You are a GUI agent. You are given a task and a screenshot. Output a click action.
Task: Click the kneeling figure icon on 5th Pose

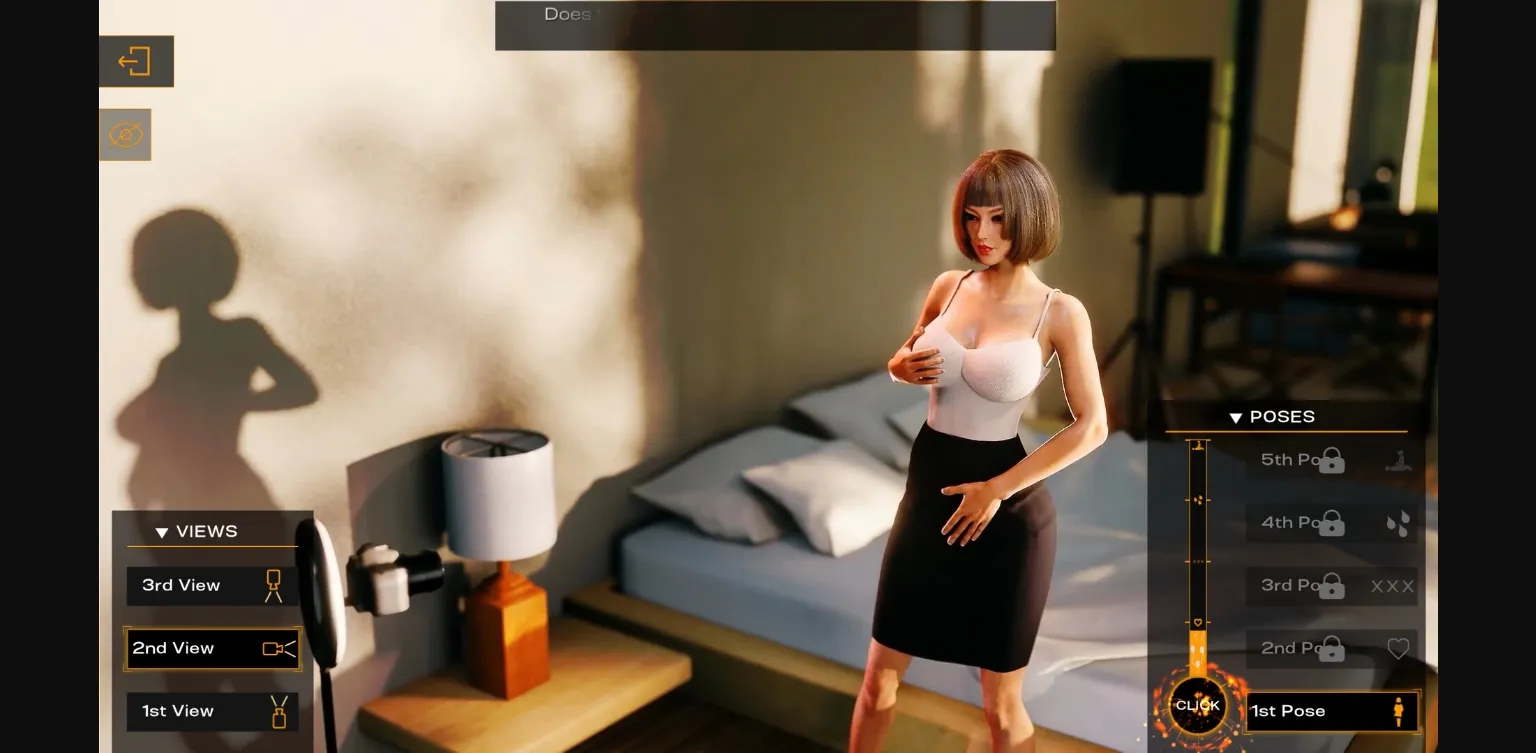tap(1398, 460)
